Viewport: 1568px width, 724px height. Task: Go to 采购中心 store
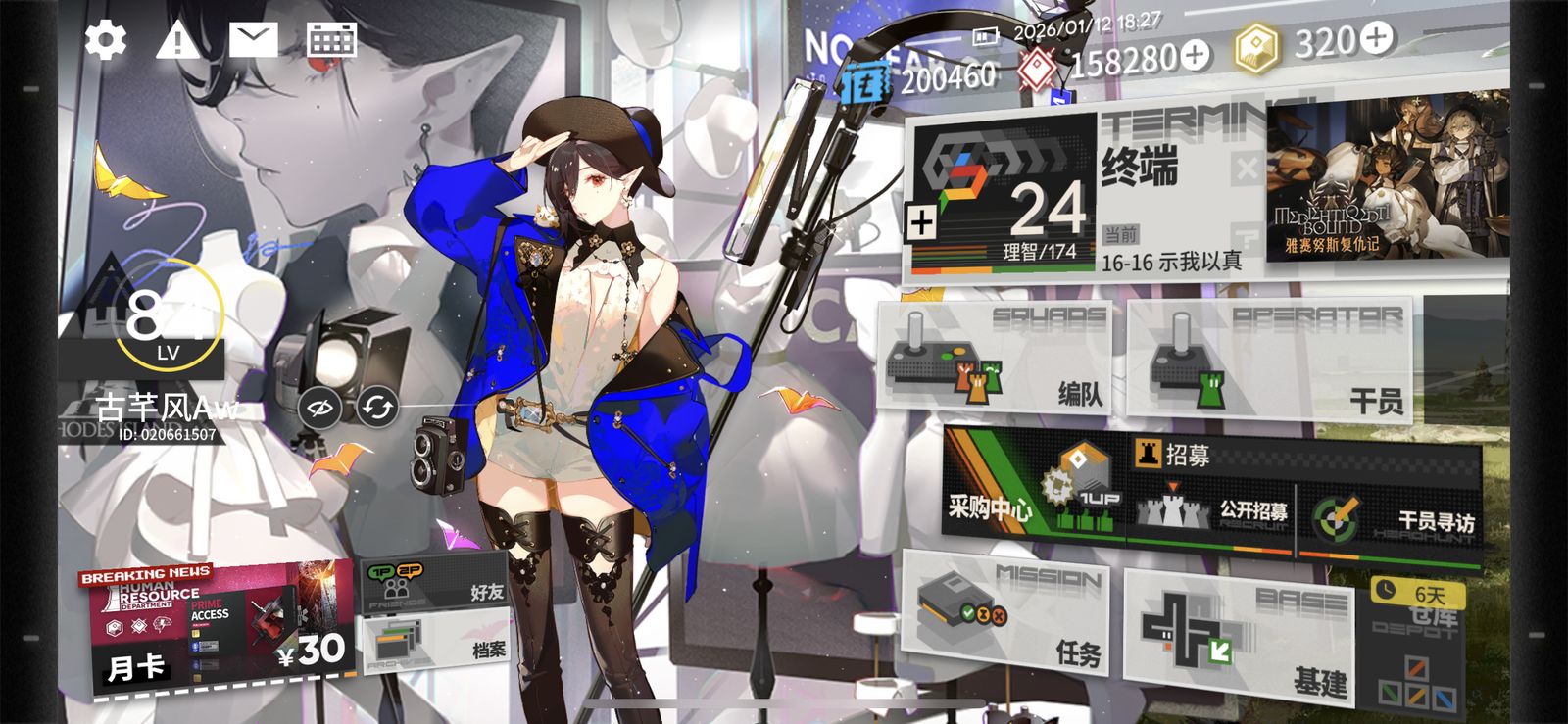(x=1029, y=490)
